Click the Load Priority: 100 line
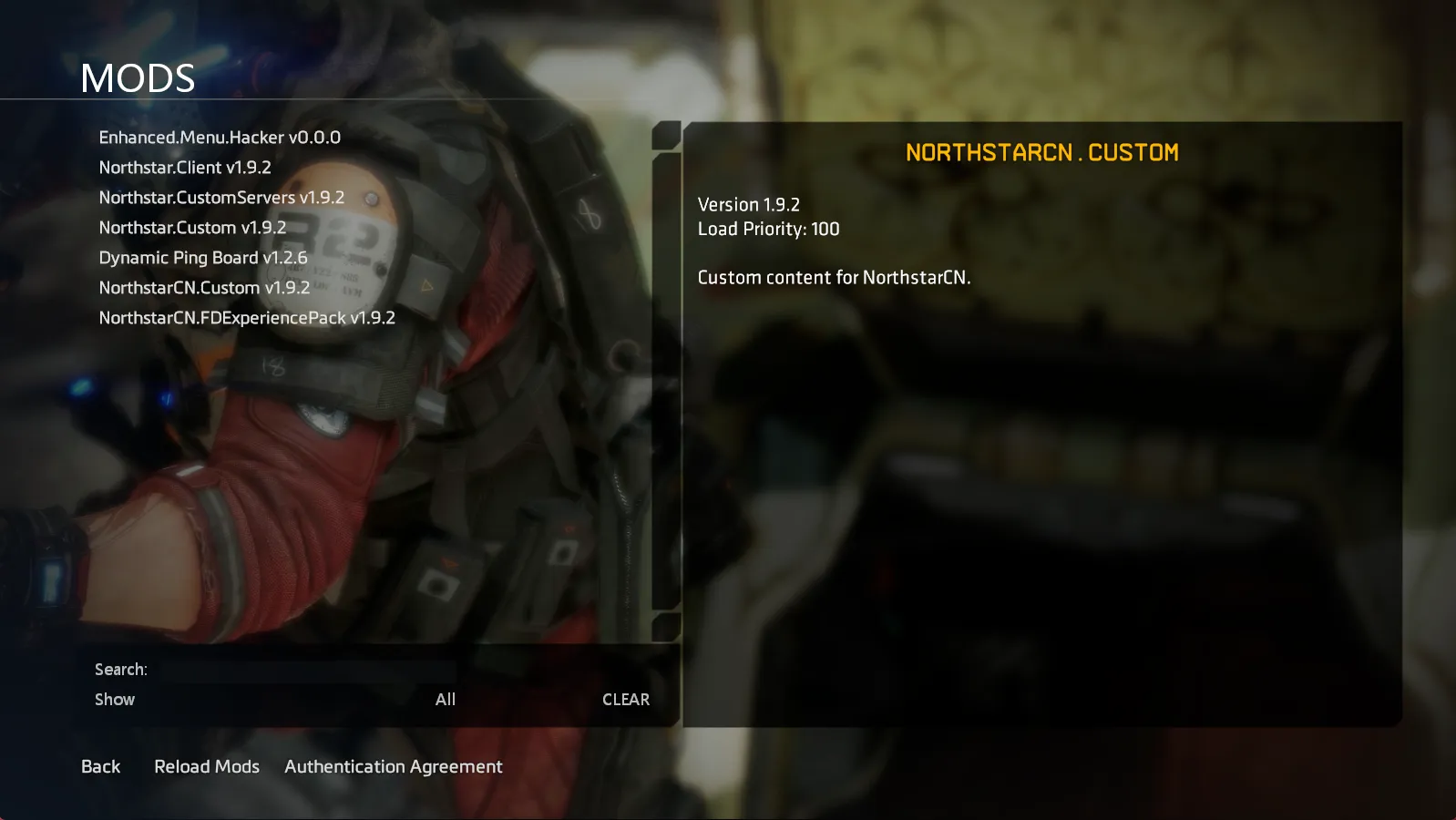This screenshot has width=1456, height=820. [x=768, y=229]
